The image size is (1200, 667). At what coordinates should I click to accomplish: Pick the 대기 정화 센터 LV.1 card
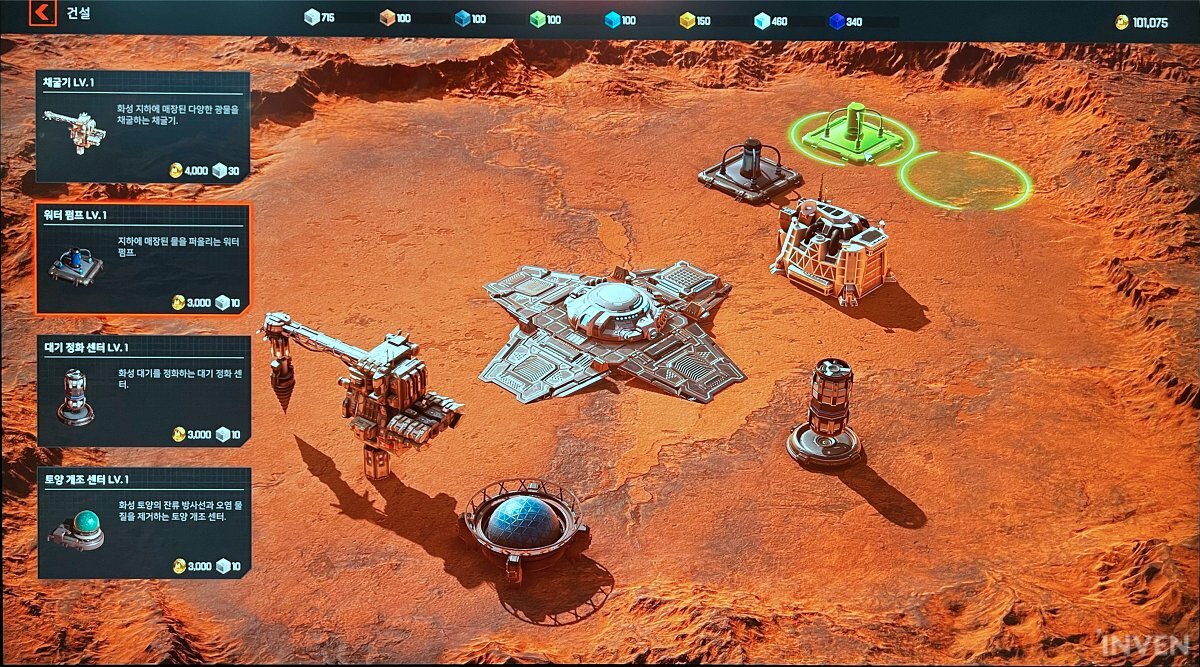point(144,390)
